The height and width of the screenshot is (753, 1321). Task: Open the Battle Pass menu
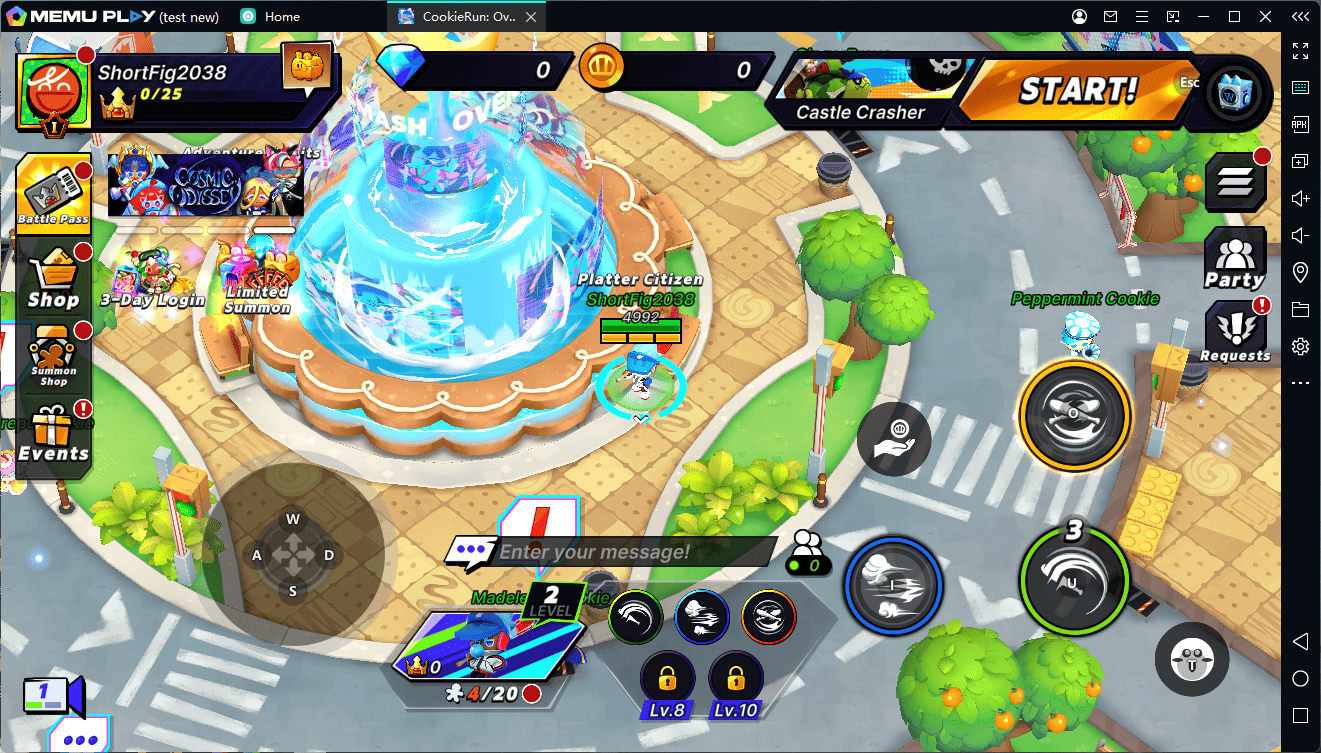tap(53, 191)
